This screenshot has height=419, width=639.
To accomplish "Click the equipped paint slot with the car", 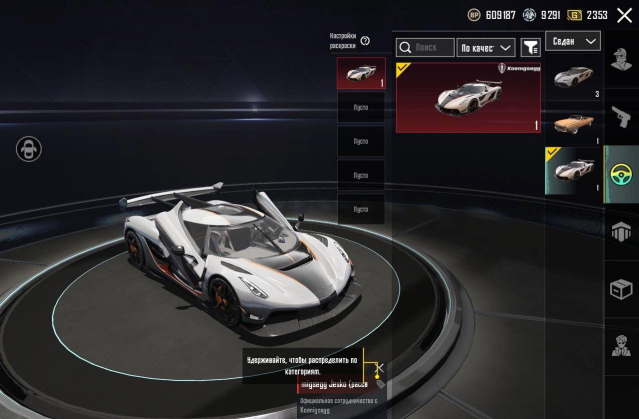I will (x=360, y=74).
